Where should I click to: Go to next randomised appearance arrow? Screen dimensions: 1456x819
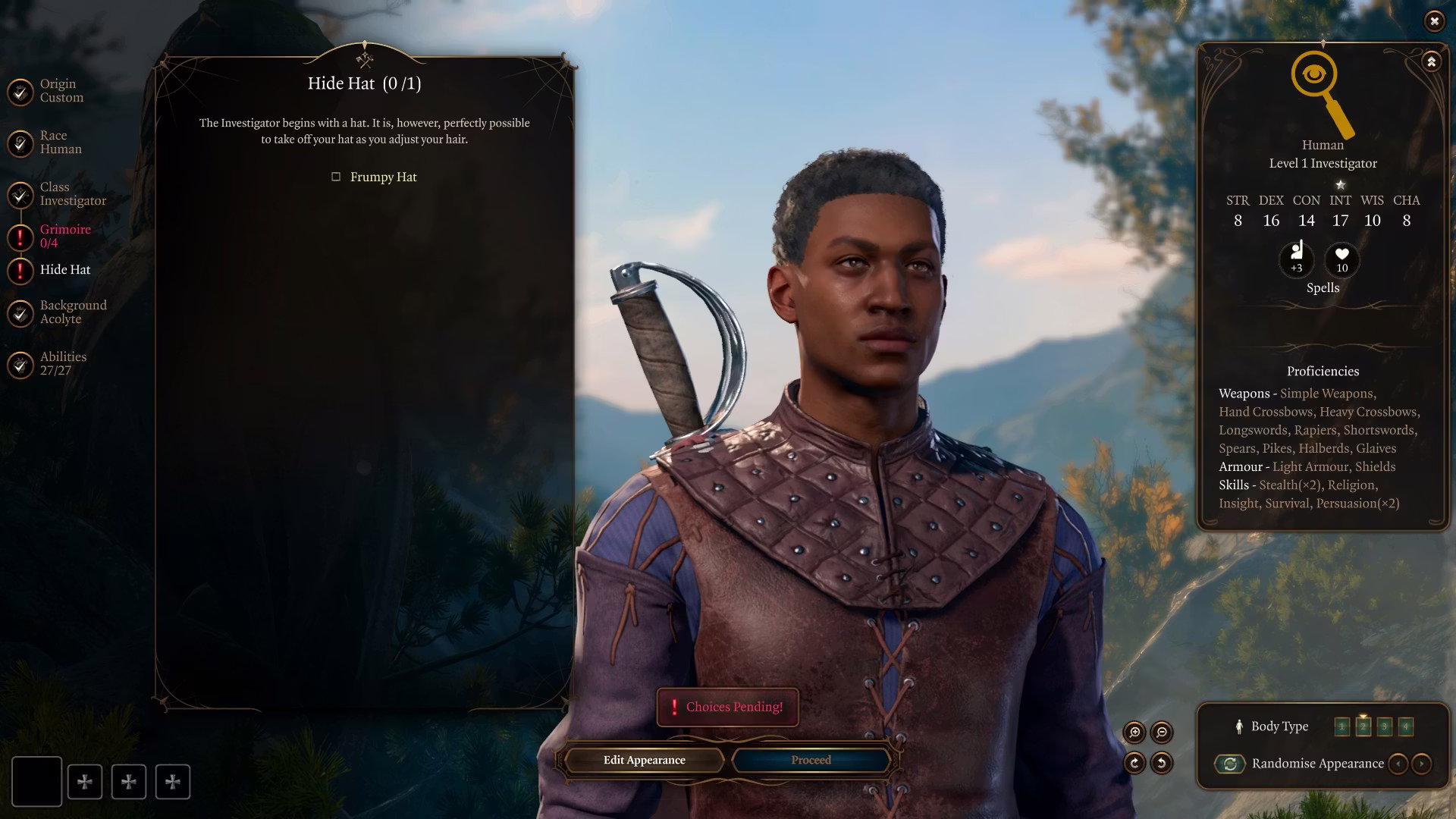[x=1422, y=764]
